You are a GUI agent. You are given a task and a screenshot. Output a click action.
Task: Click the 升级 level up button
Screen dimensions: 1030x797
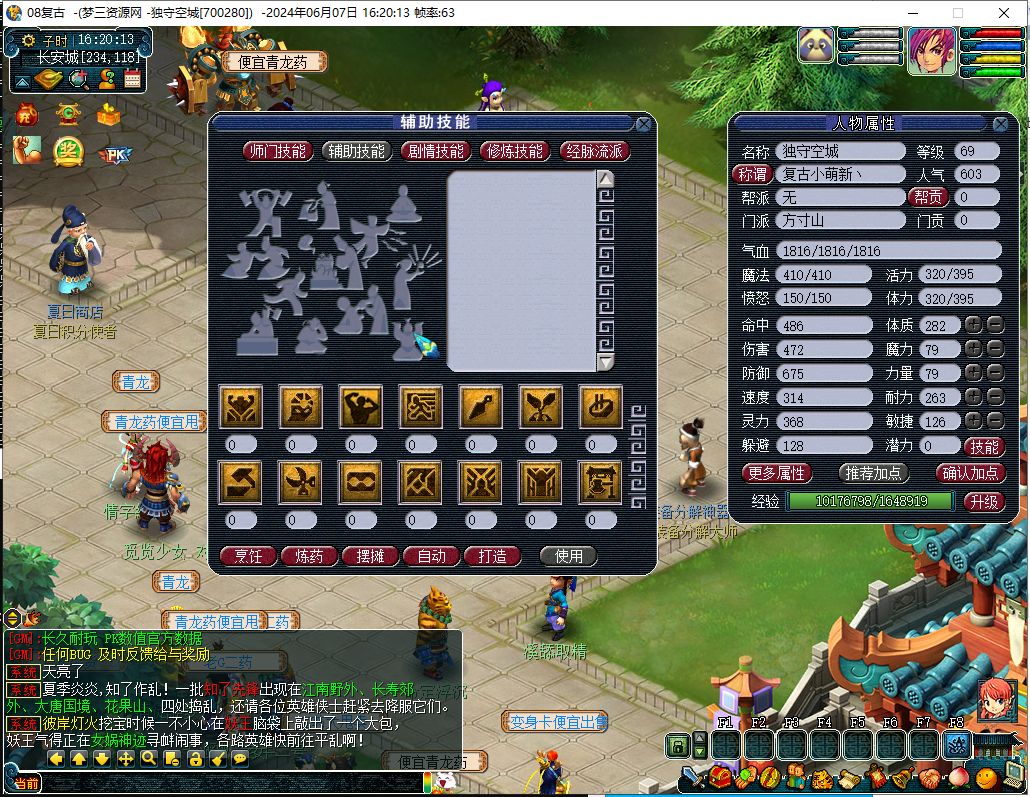coord(983,501)
